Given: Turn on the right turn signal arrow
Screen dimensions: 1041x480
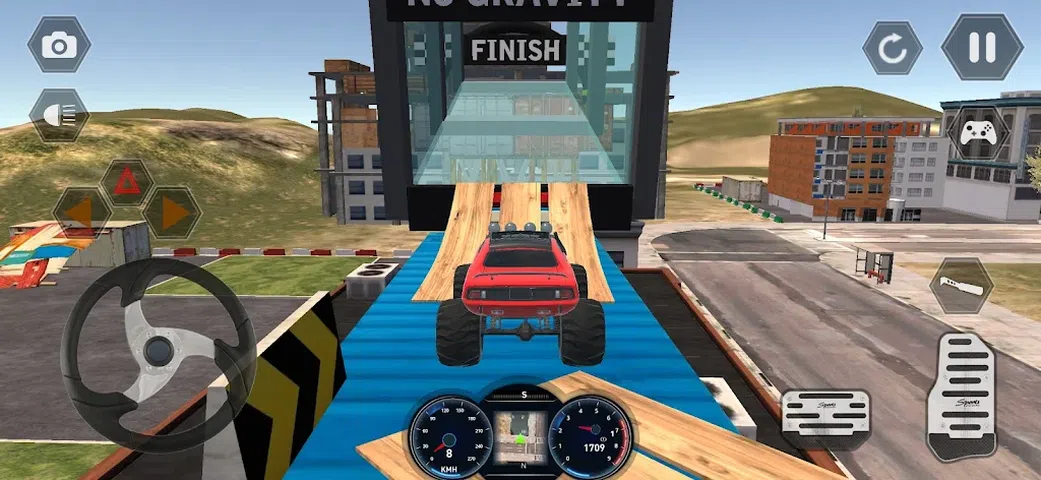Looking at the screenshot, I should (x=171, y=212).
